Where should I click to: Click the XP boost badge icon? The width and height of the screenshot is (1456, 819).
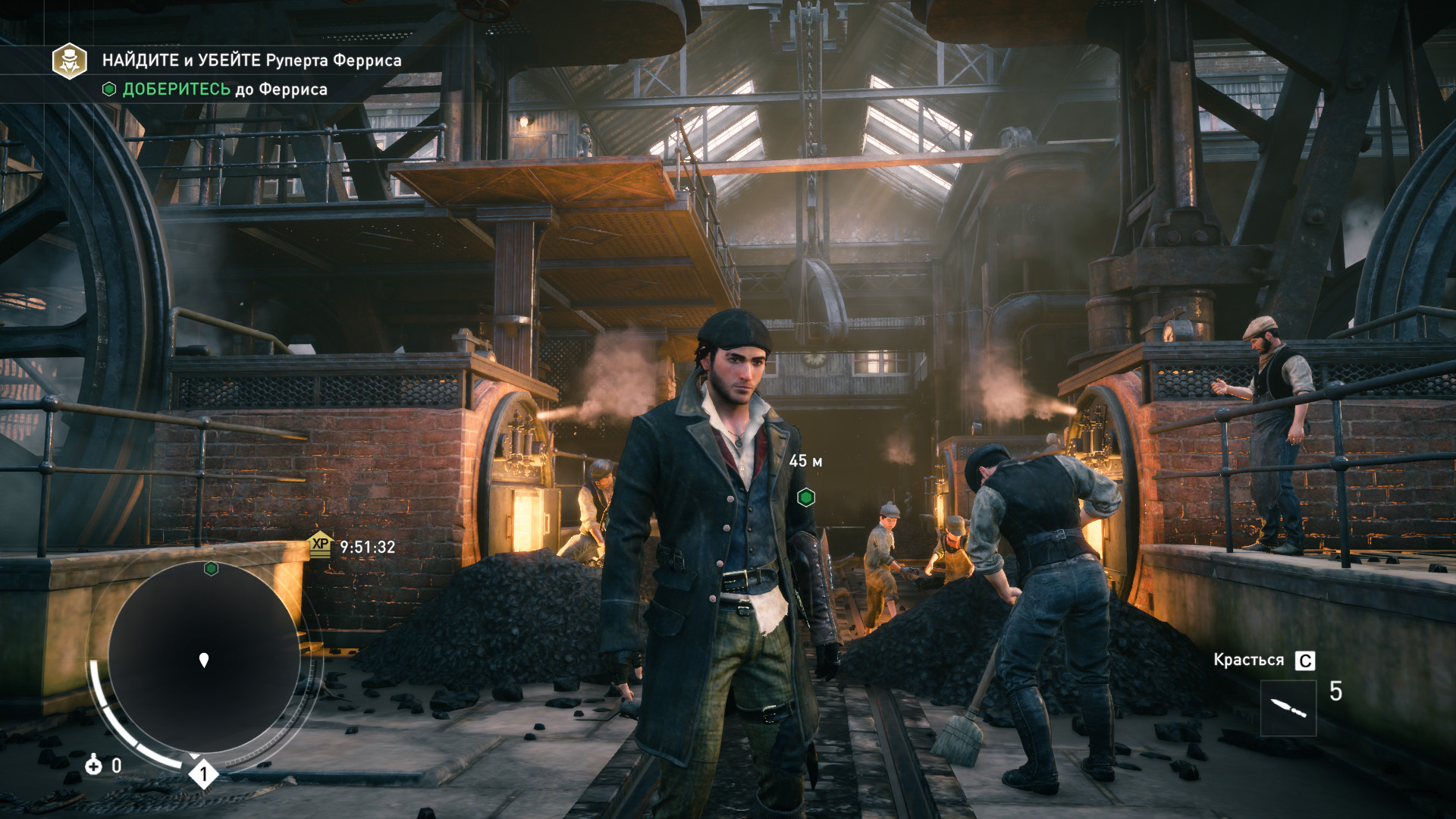[321, 544]
